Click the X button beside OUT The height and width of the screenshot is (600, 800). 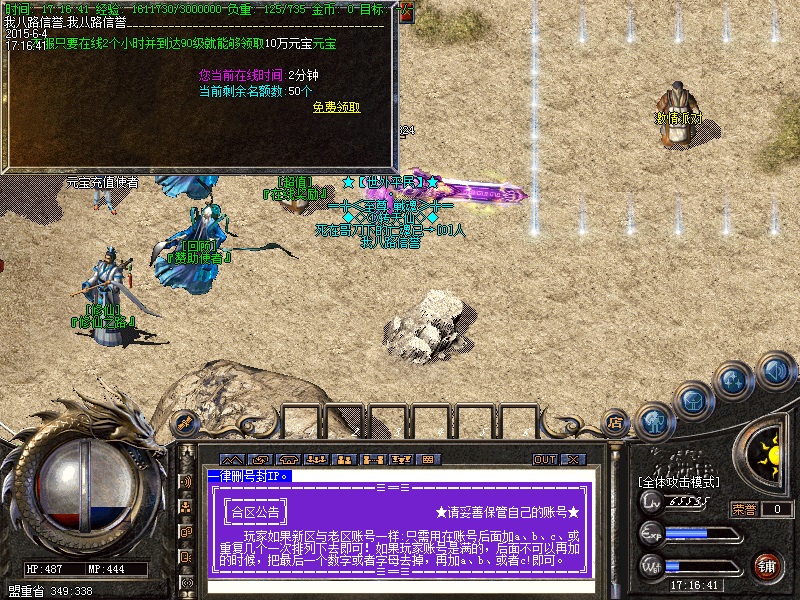(572, 459)
